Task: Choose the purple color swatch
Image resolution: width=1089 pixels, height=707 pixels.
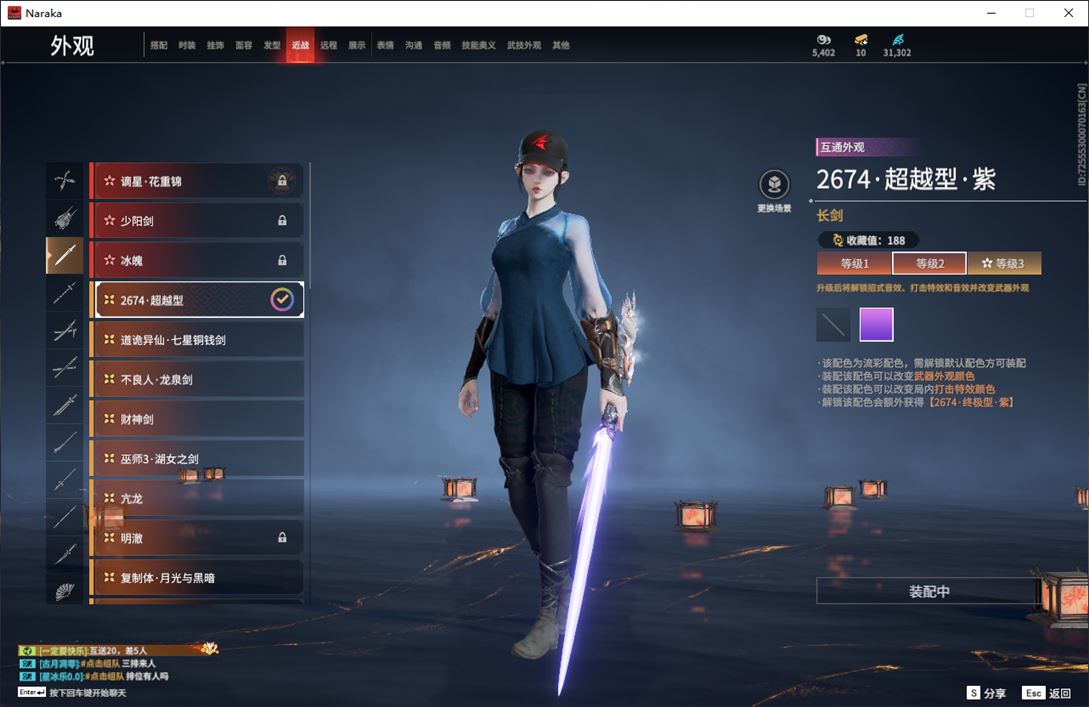Action: tap(876, 325)
